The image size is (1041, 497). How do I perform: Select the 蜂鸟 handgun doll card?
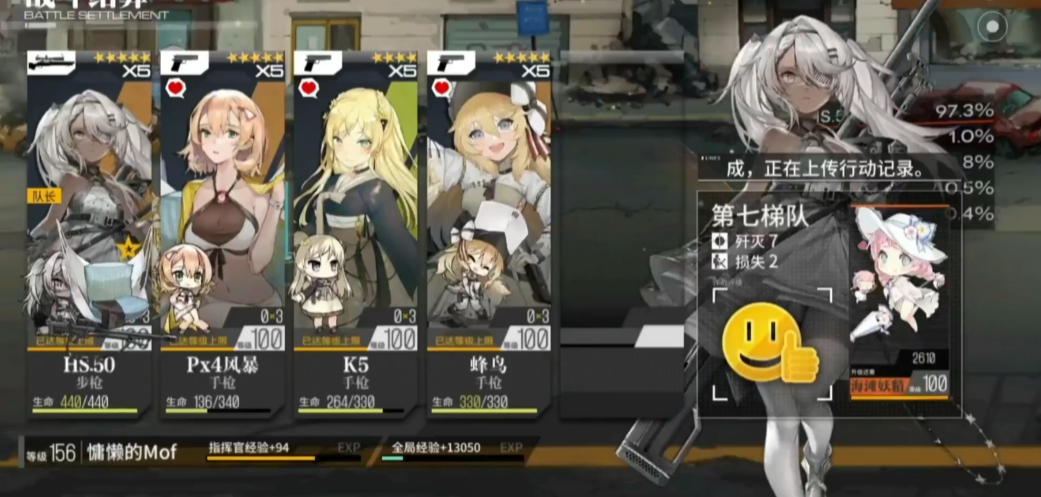pos(489,230)
